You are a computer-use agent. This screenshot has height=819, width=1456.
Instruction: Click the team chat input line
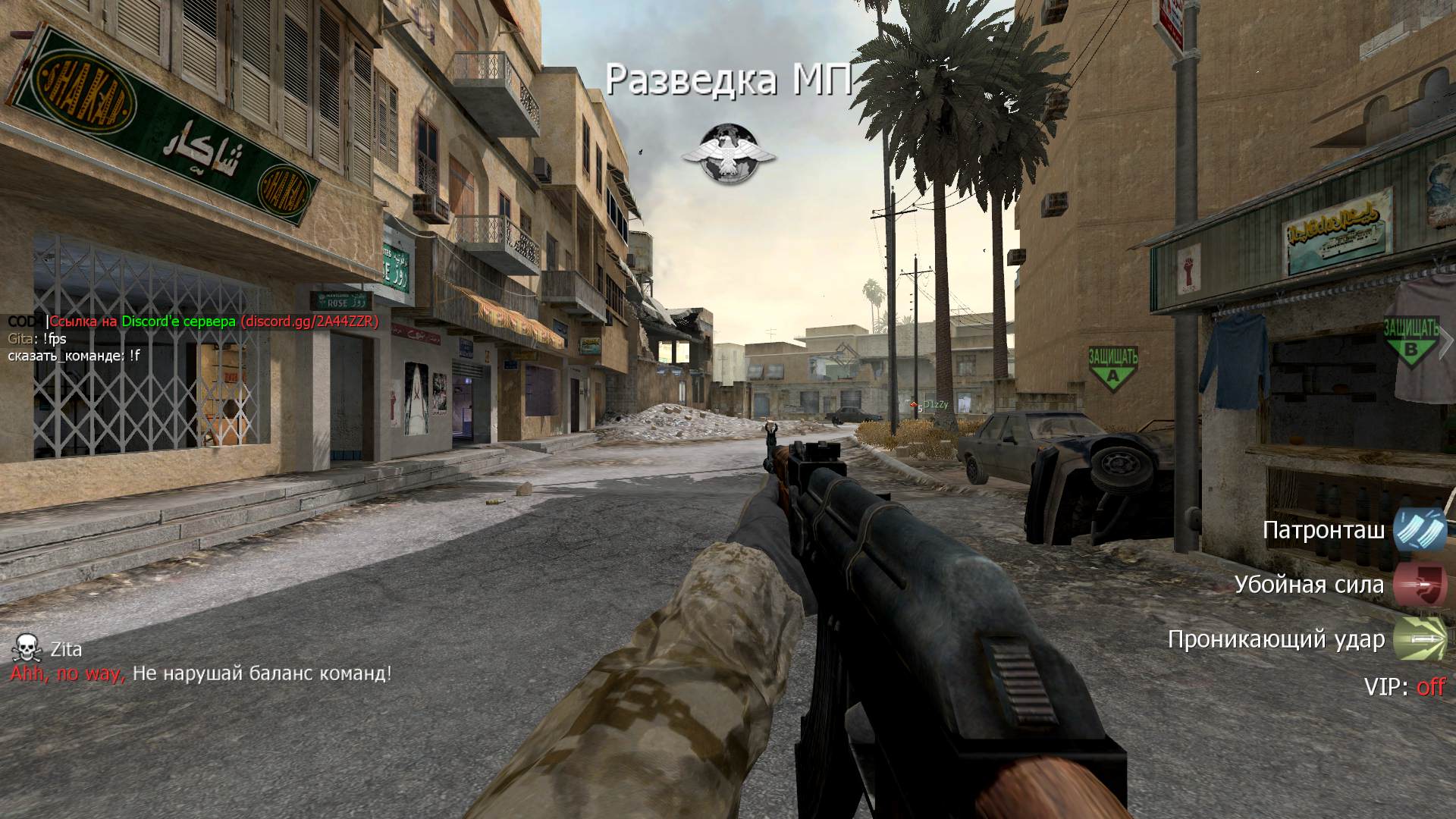(x=74, y=356)
